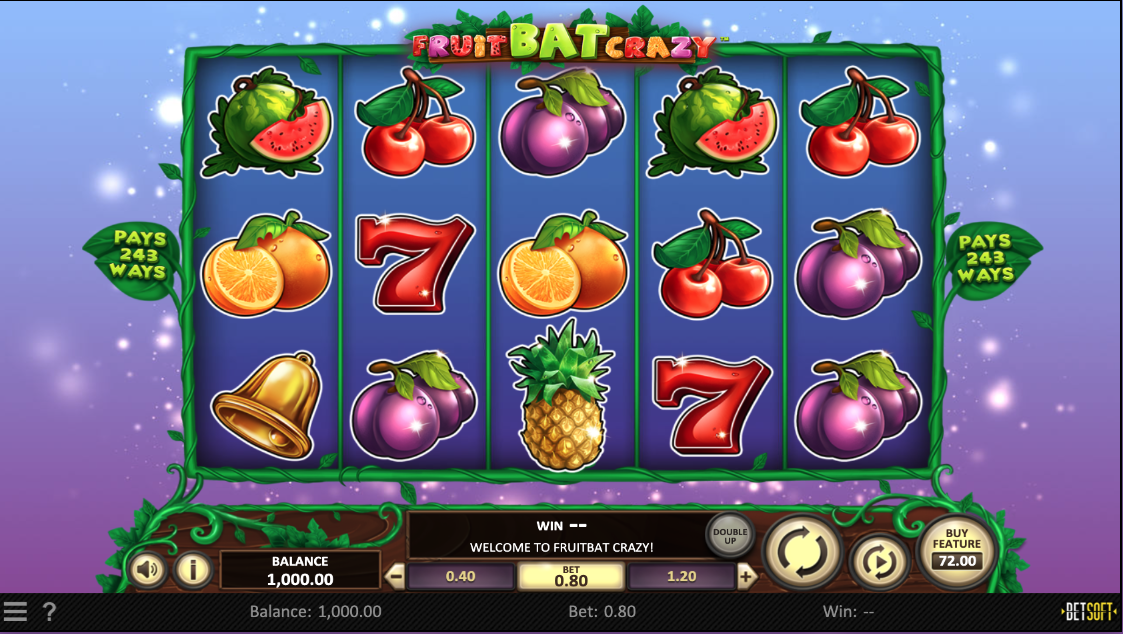The height and width of the screenshot is (634, 1123).
Task: Open the paytable info button
Action: [x=193, y=570]
